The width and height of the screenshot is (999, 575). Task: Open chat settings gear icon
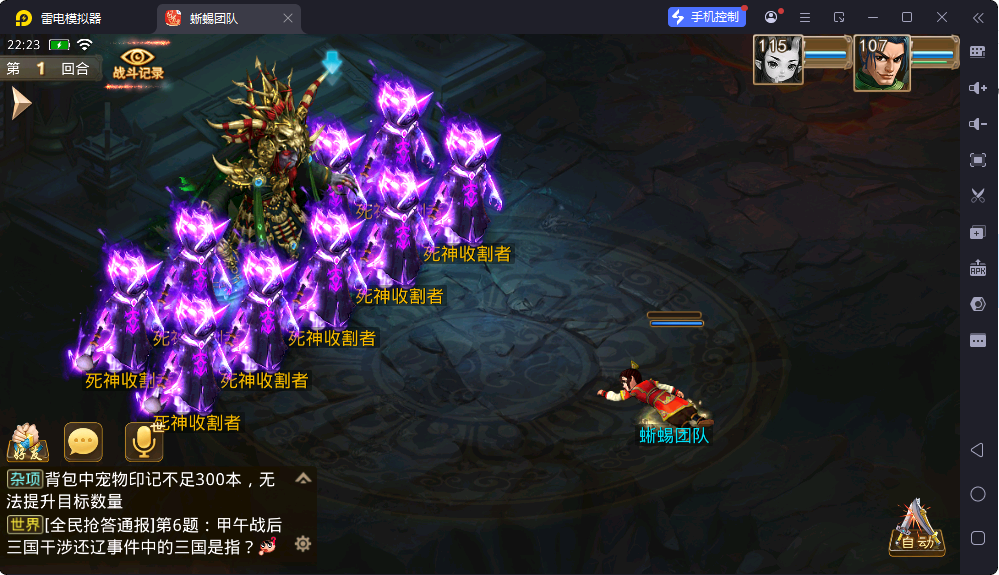coord(303,544)
